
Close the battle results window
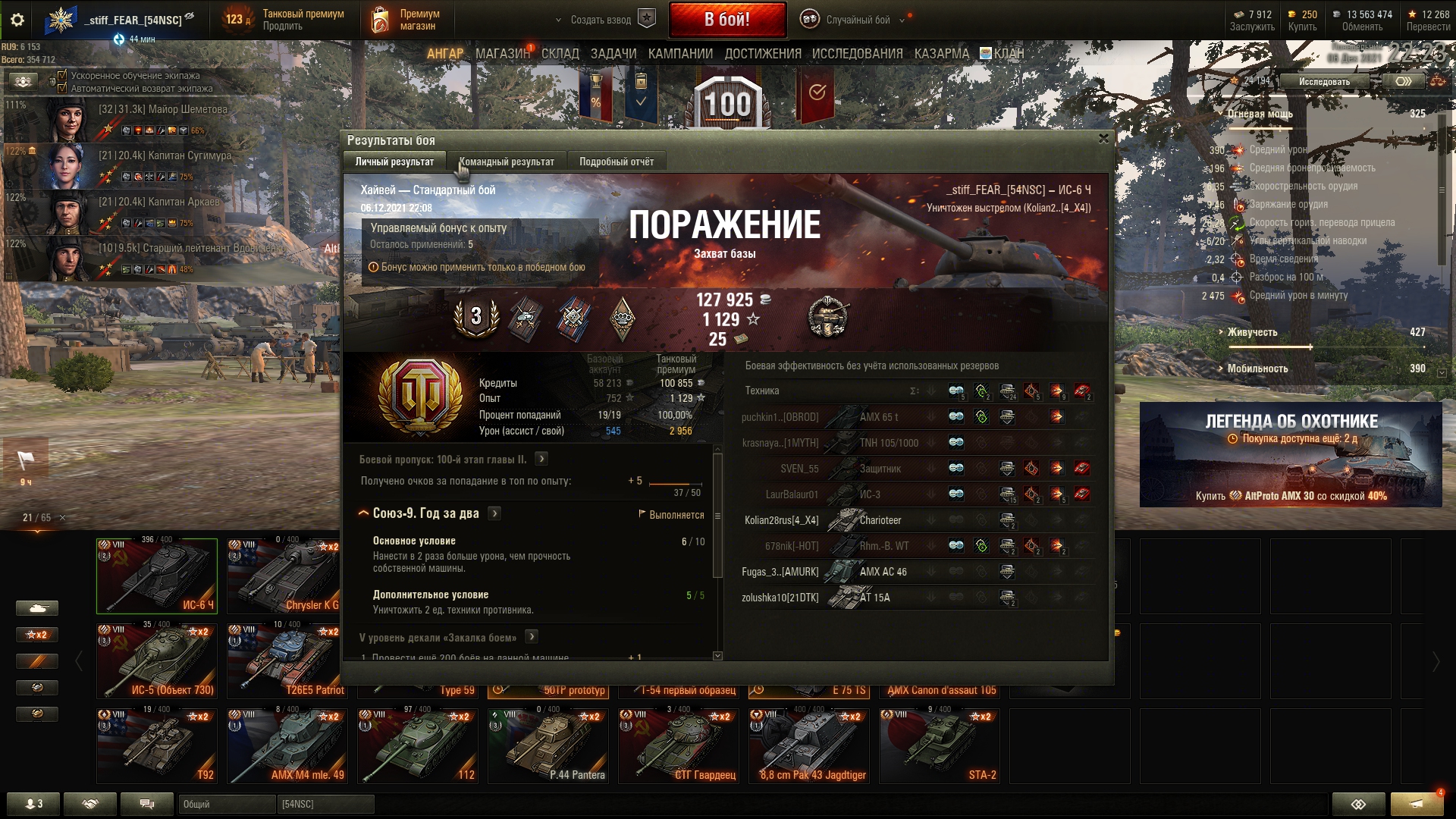click(1103, 139)
